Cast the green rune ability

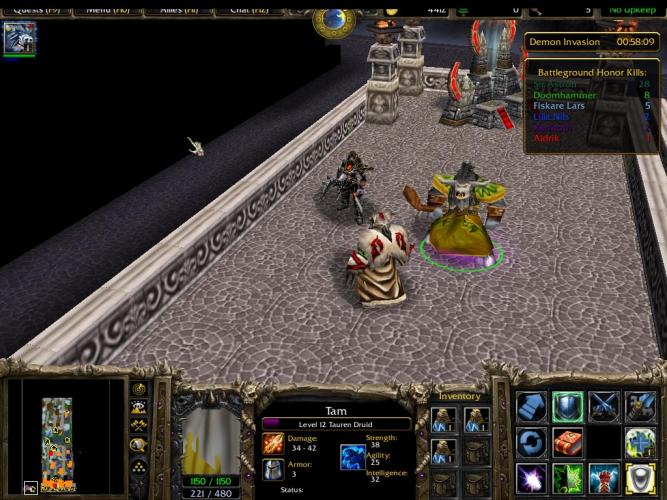(567, 477)
